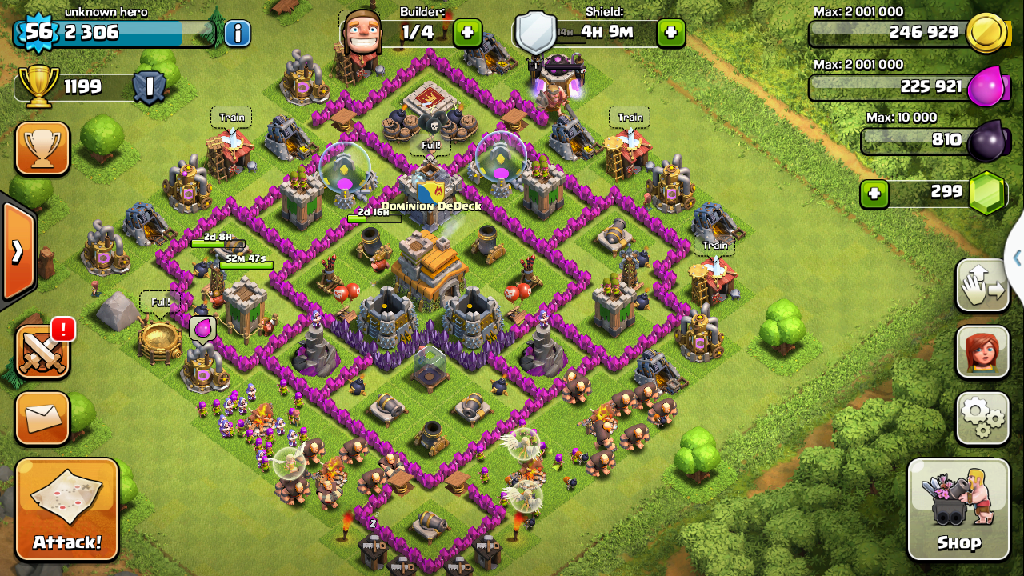Tap the level 56 experience star badge
This screenshot has height=576, width=1024.
[38, 32]
